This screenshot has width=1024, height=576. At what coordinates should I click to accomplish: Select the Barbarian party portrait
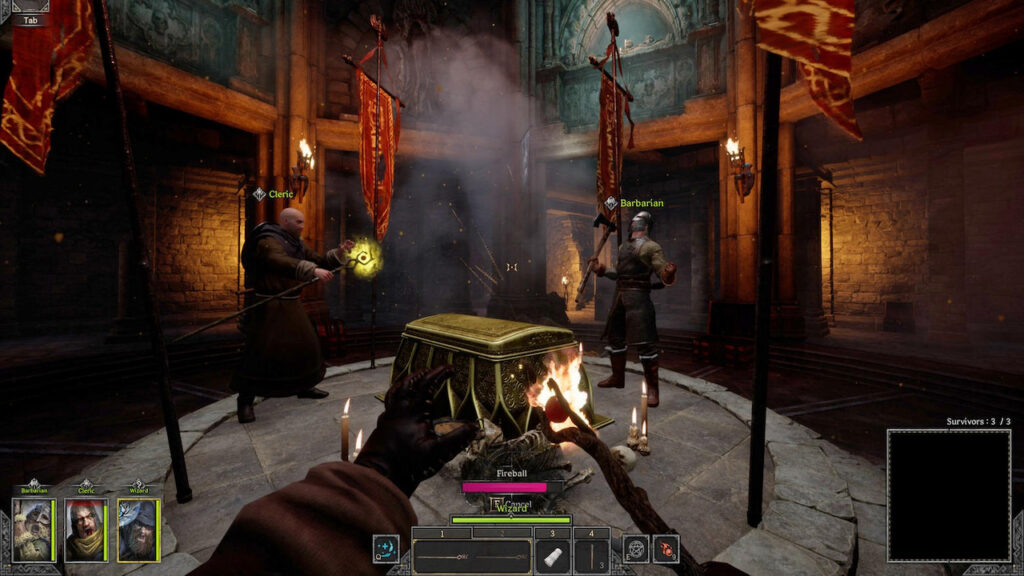coord(33,529)
